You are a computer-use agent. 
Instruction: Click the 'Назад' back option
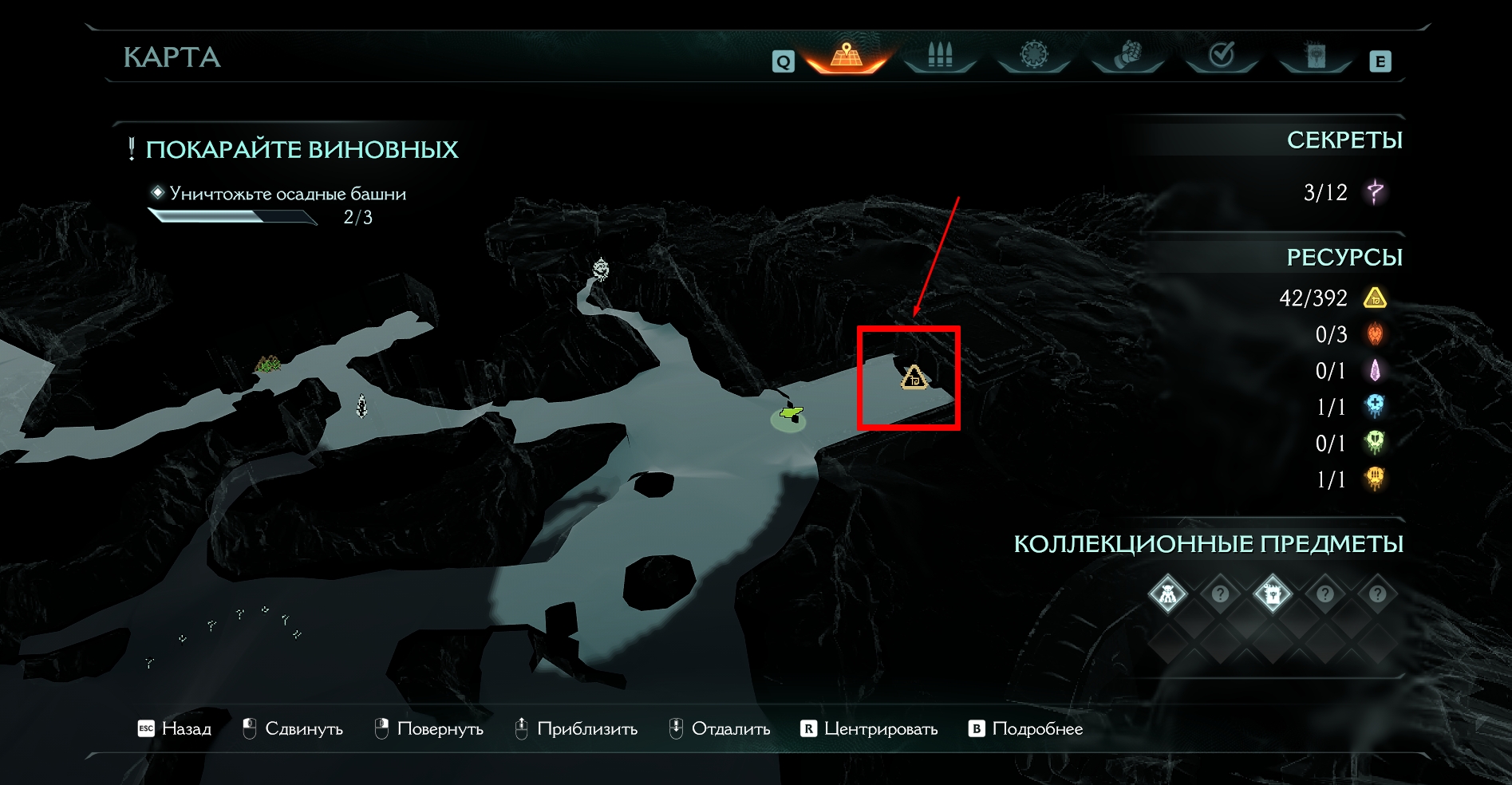[175, 728]
